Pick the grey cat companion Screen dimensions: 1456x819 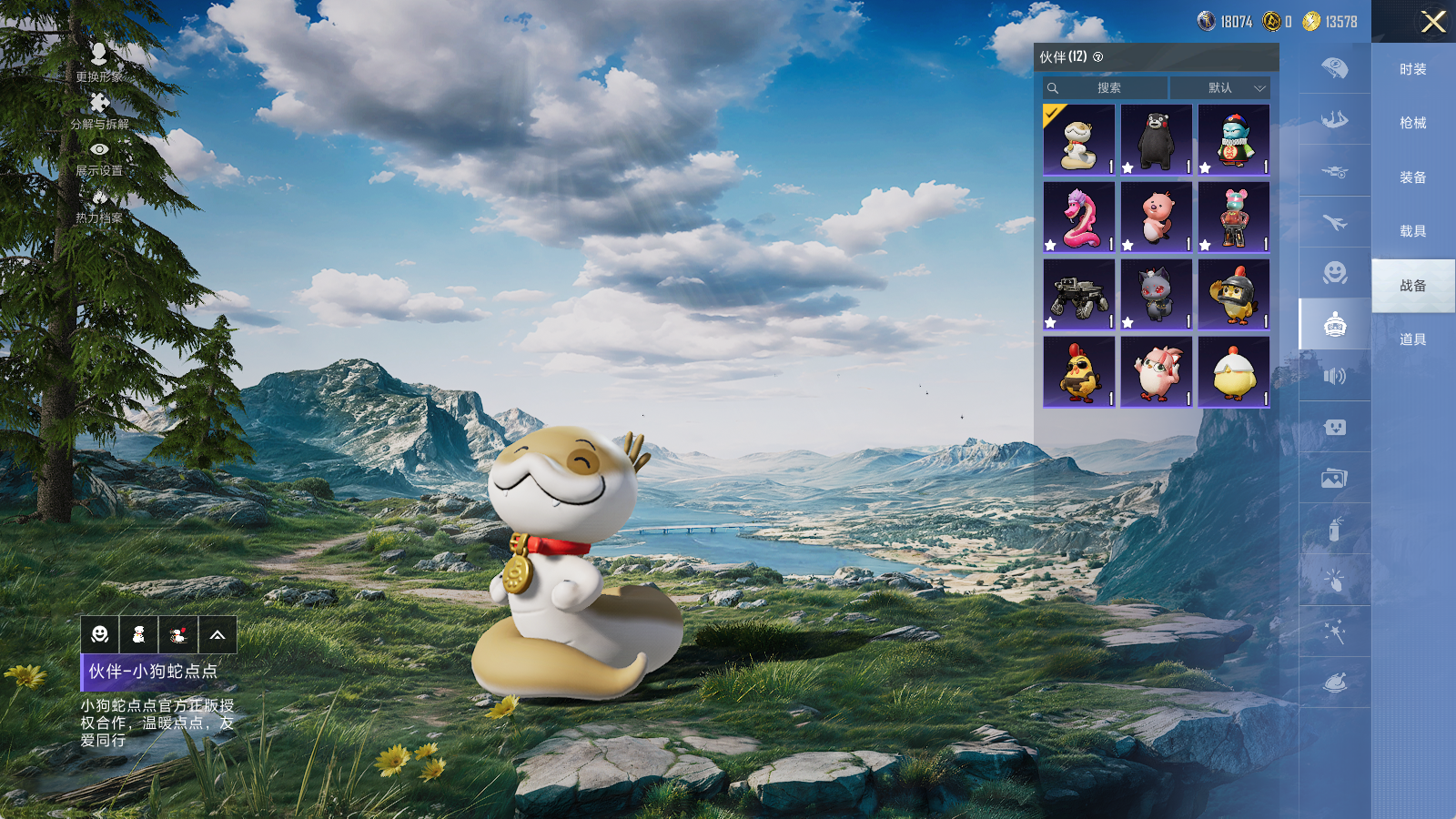(1156, 295)
